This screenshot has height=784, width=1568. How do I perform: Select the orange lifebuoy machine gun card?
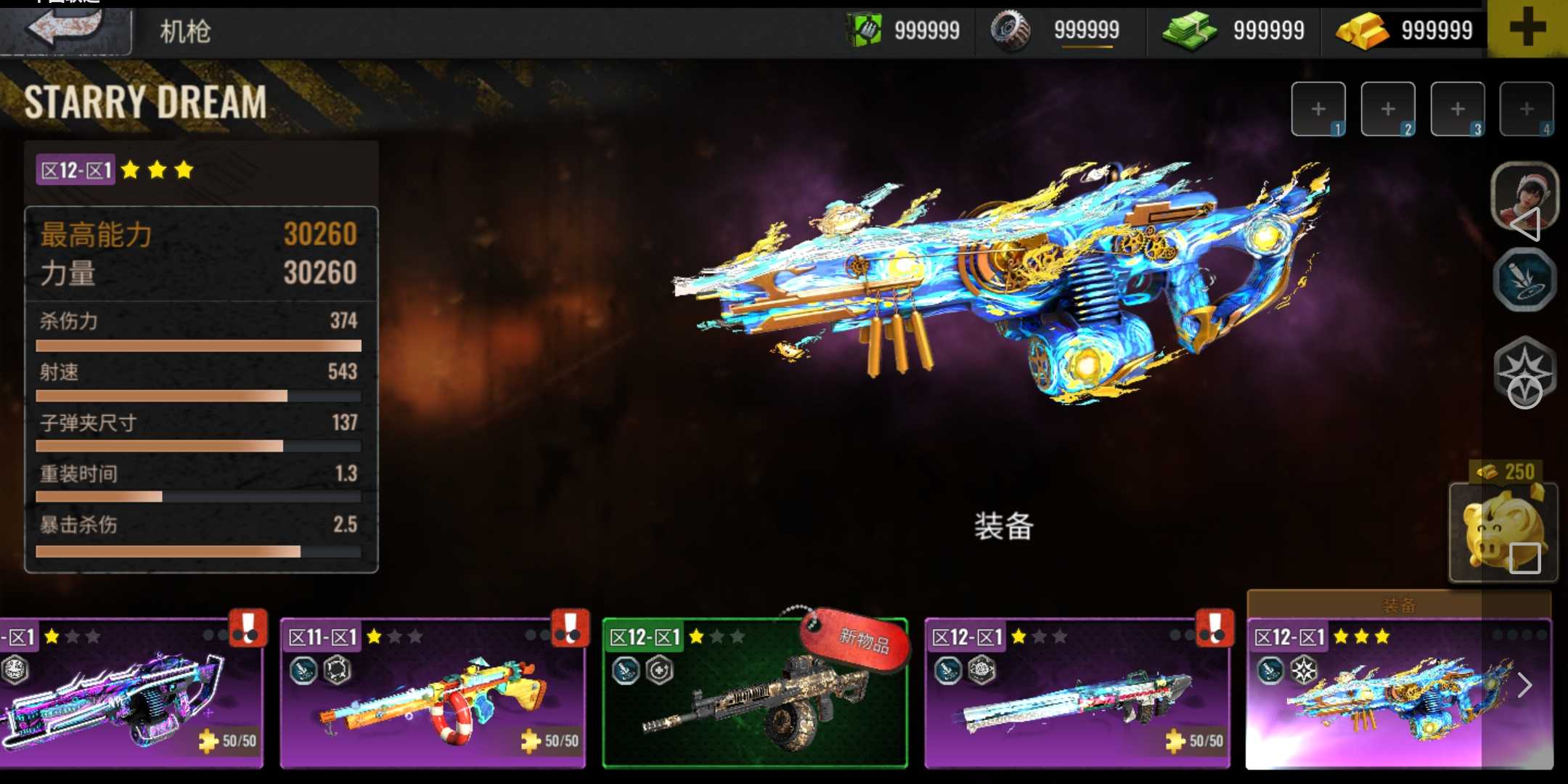tap(433, 695)
